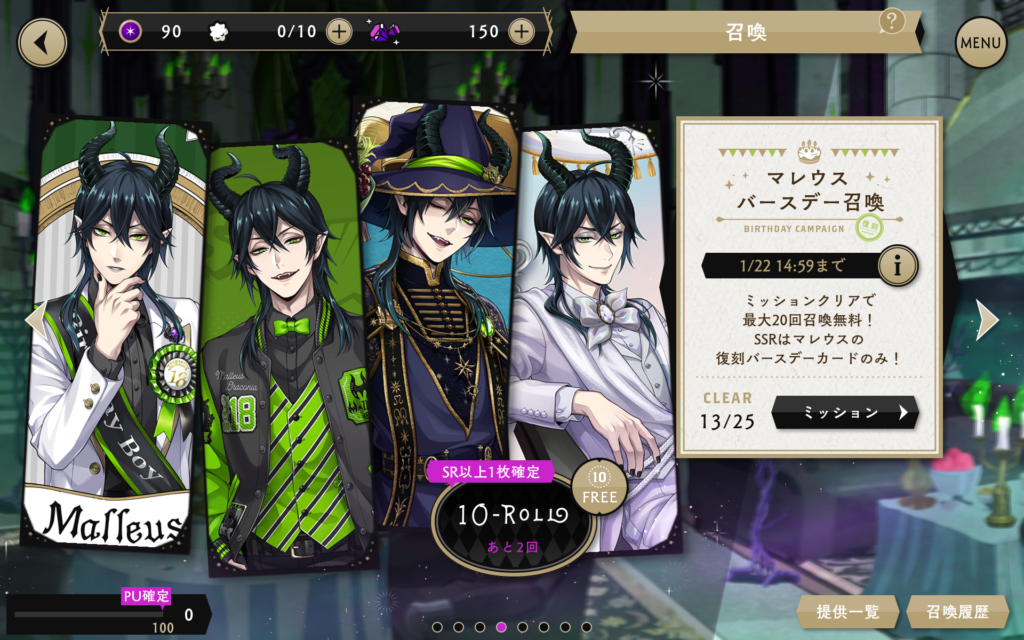Open the birthday campaign info button

click(898, 266)
